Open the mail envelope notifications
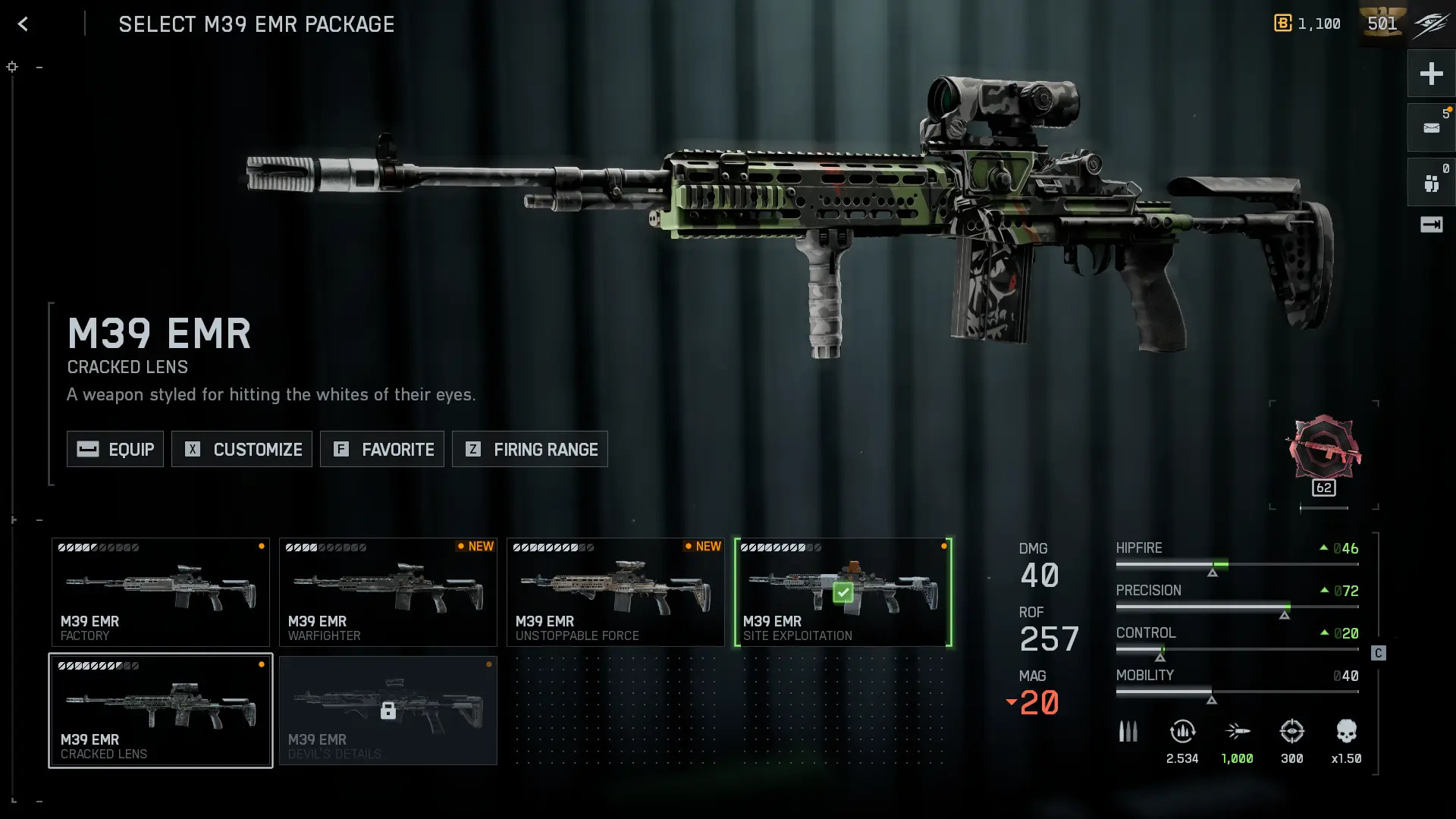The height and width of the screenshot is (819, 1456). tap(1431, 127)
